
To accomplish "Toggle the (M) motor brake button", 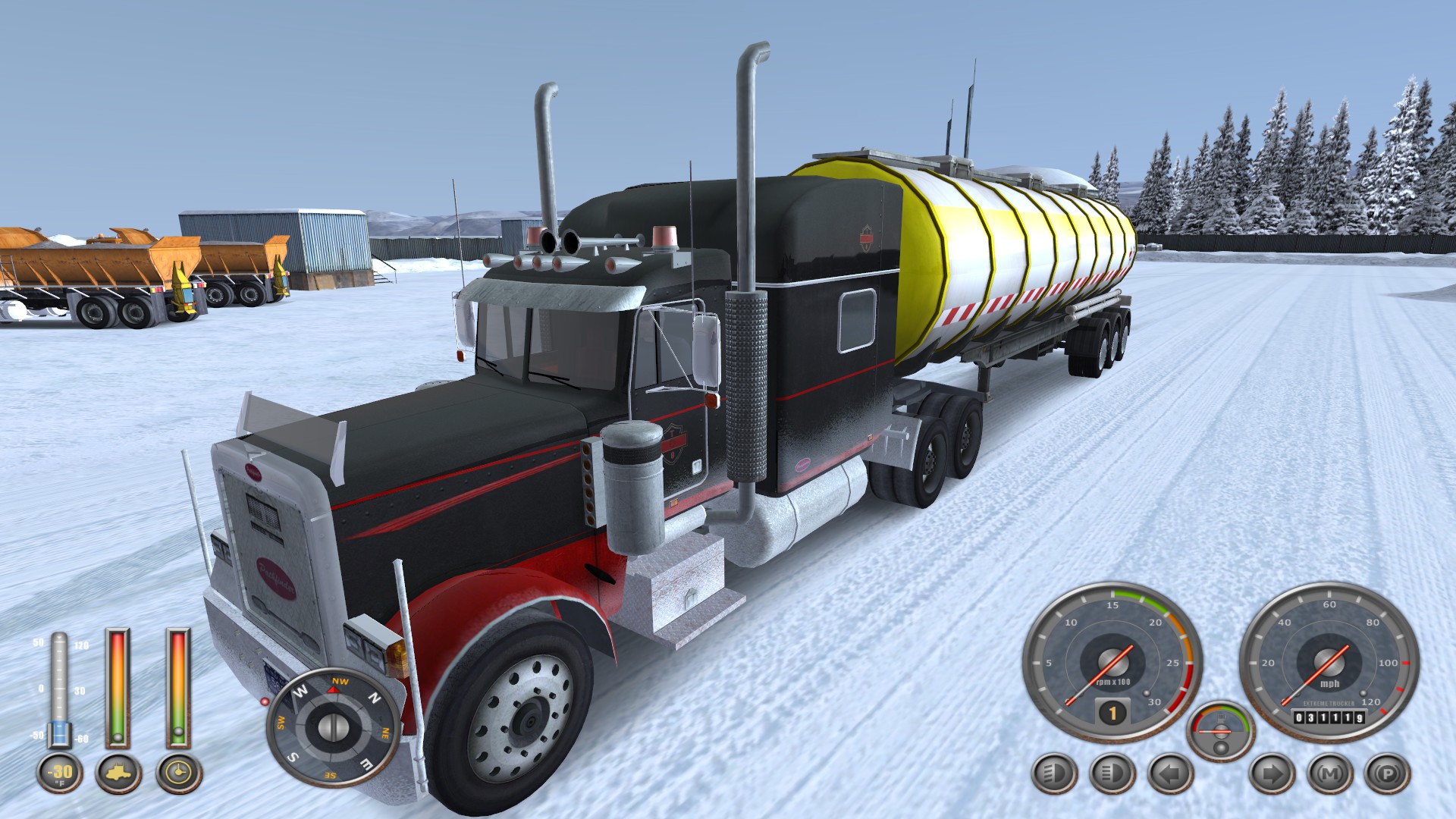I will 1330,774.
